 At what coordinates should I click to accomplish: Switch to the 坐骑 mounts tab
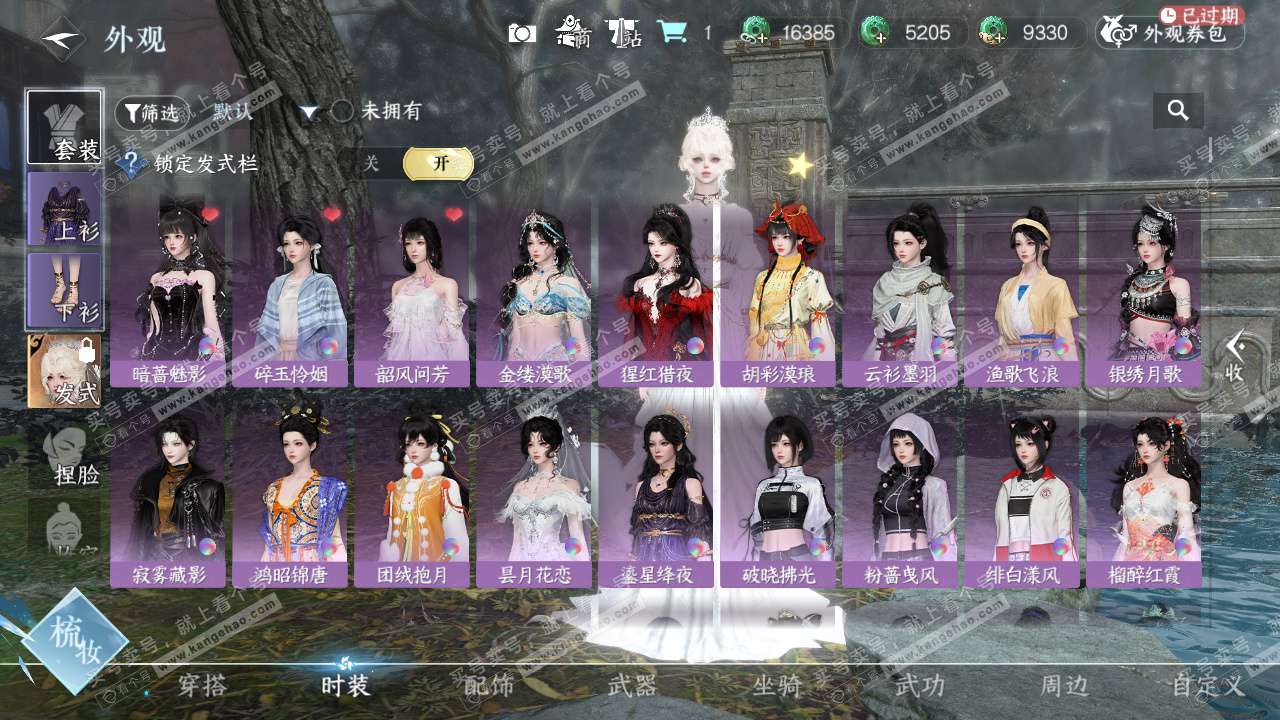(x=777, y=685)
